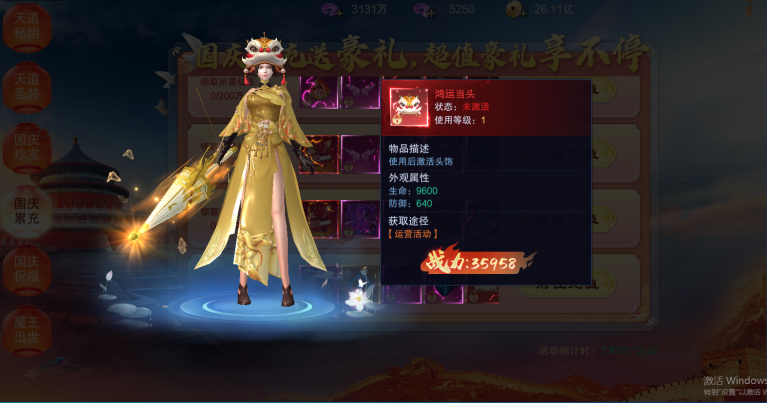Open the 天道秘钥 lantern tab

[x=26, y=27]
